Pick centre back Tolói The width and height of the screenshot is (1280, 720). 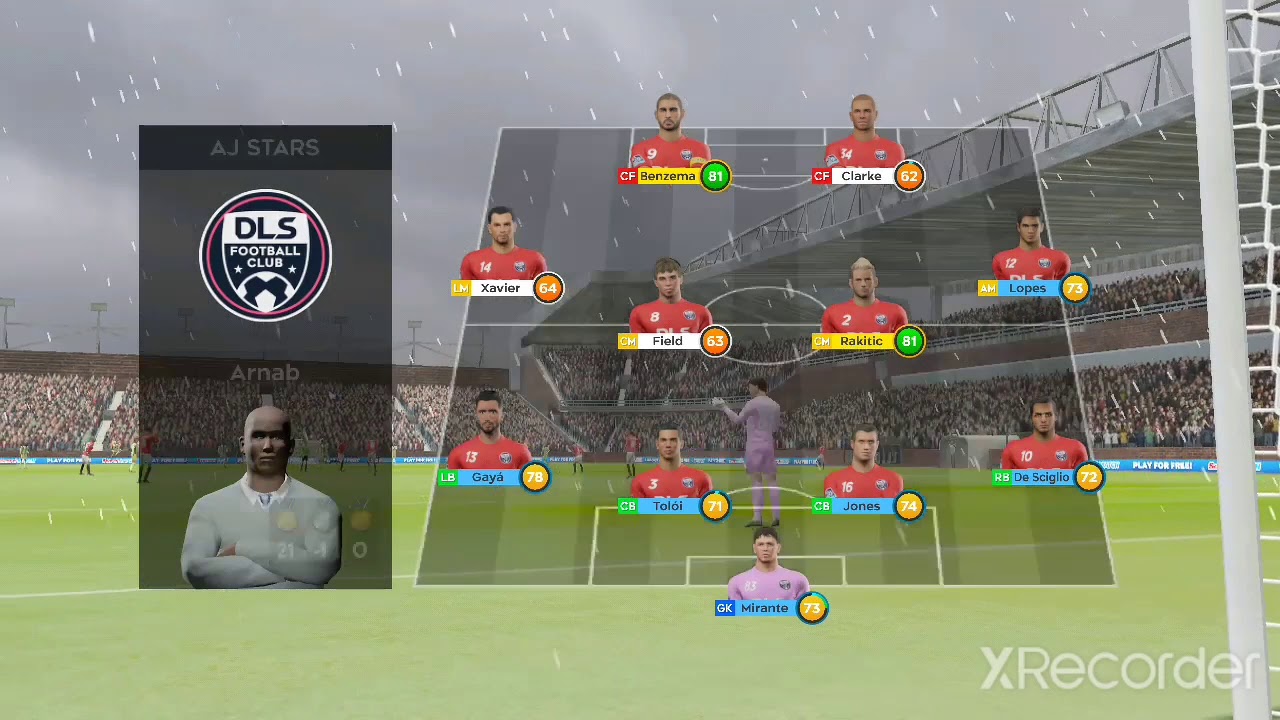(x=667, y=506)
